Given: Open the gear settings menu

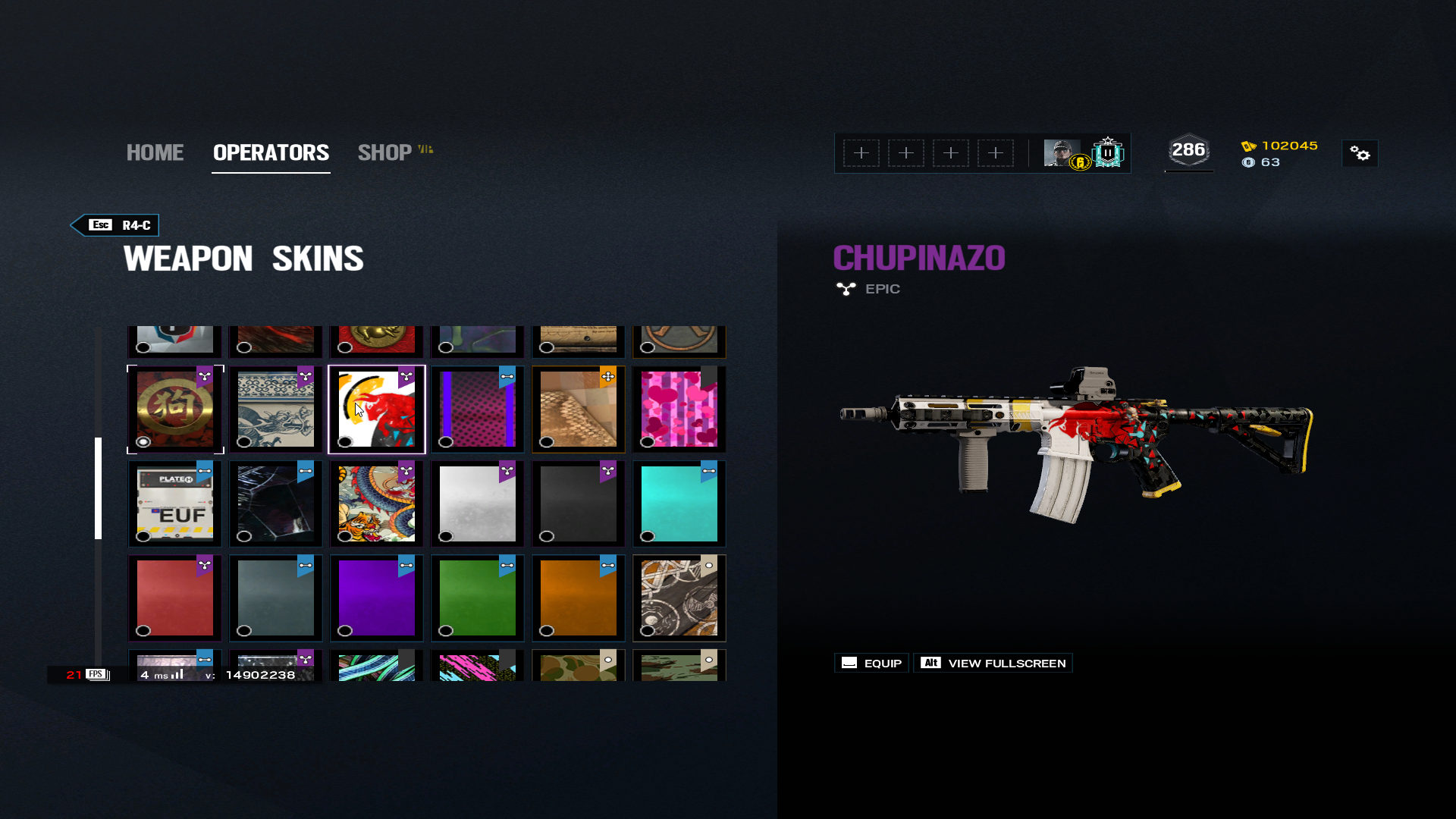Looking at the screenshot, I should coord(1360,154).
